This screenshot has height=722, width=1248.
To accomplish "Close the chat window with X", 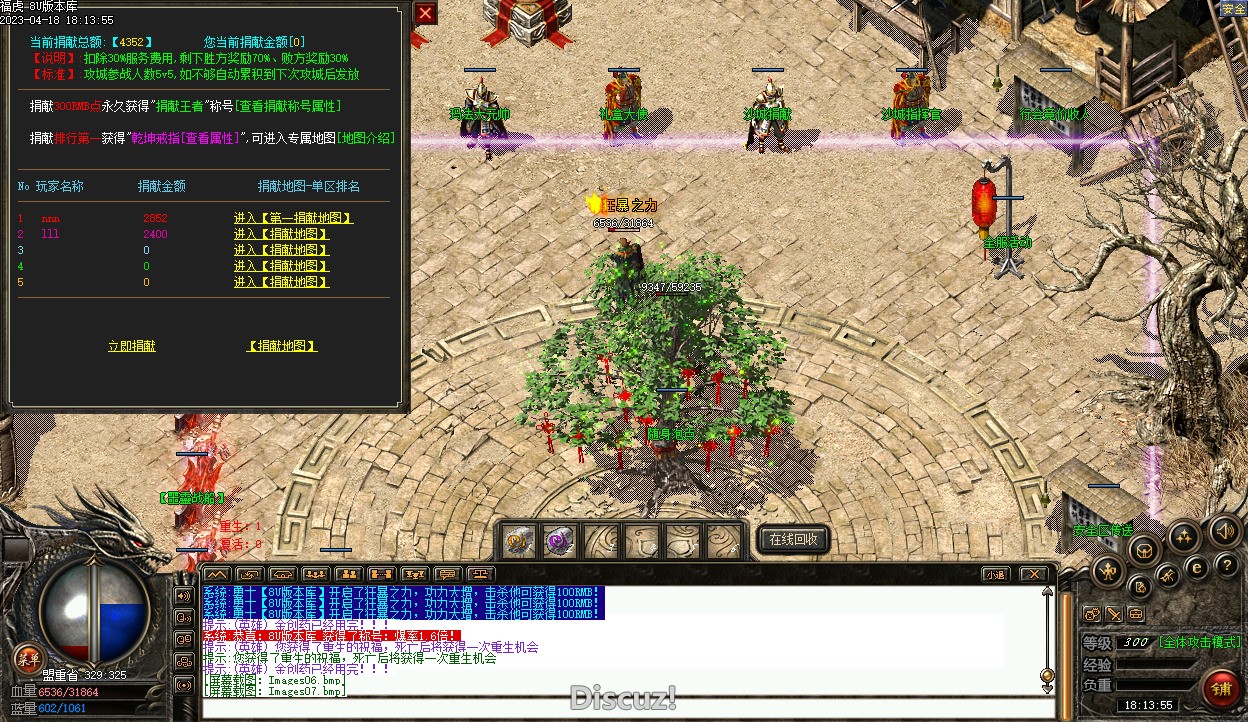I will click(x=1033, y=574).
